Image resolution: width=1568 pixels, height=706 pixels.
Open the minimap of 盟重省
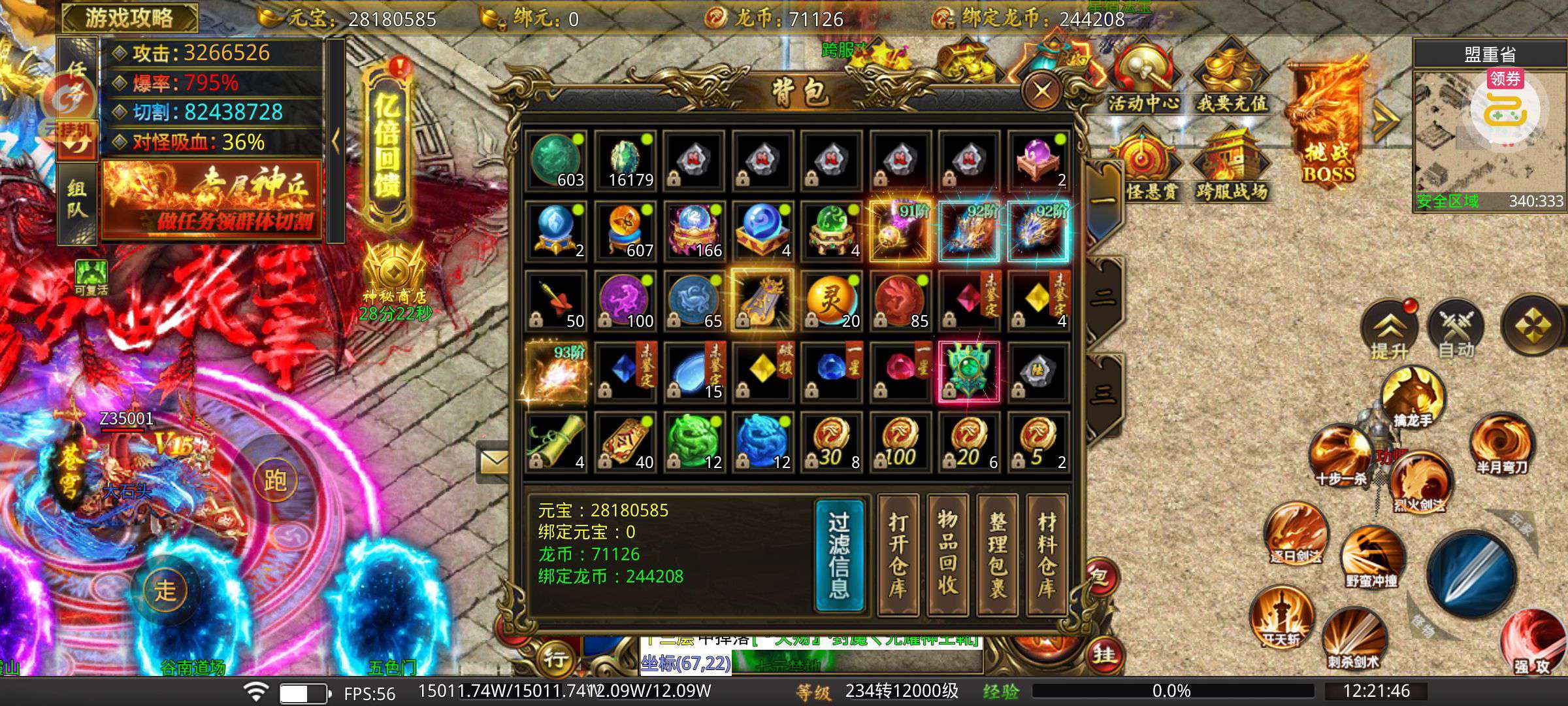1490,137
